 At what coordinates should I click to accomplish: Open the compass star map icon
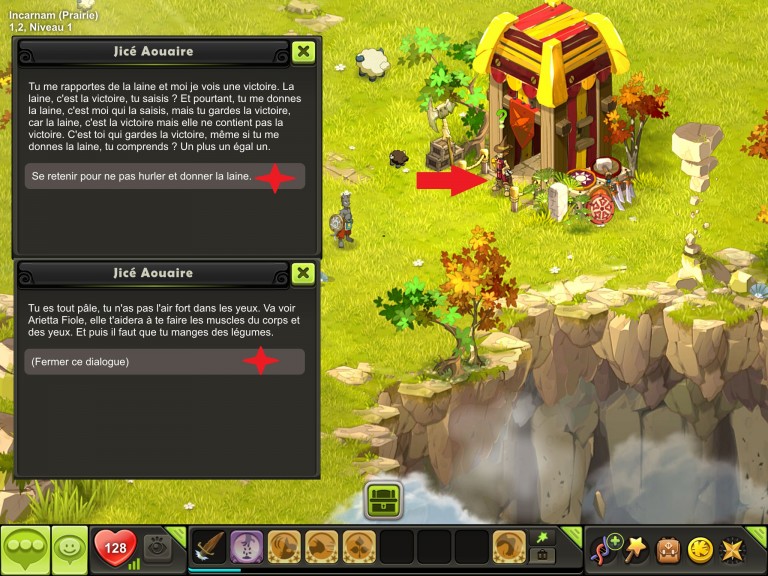tap(732, 549)
